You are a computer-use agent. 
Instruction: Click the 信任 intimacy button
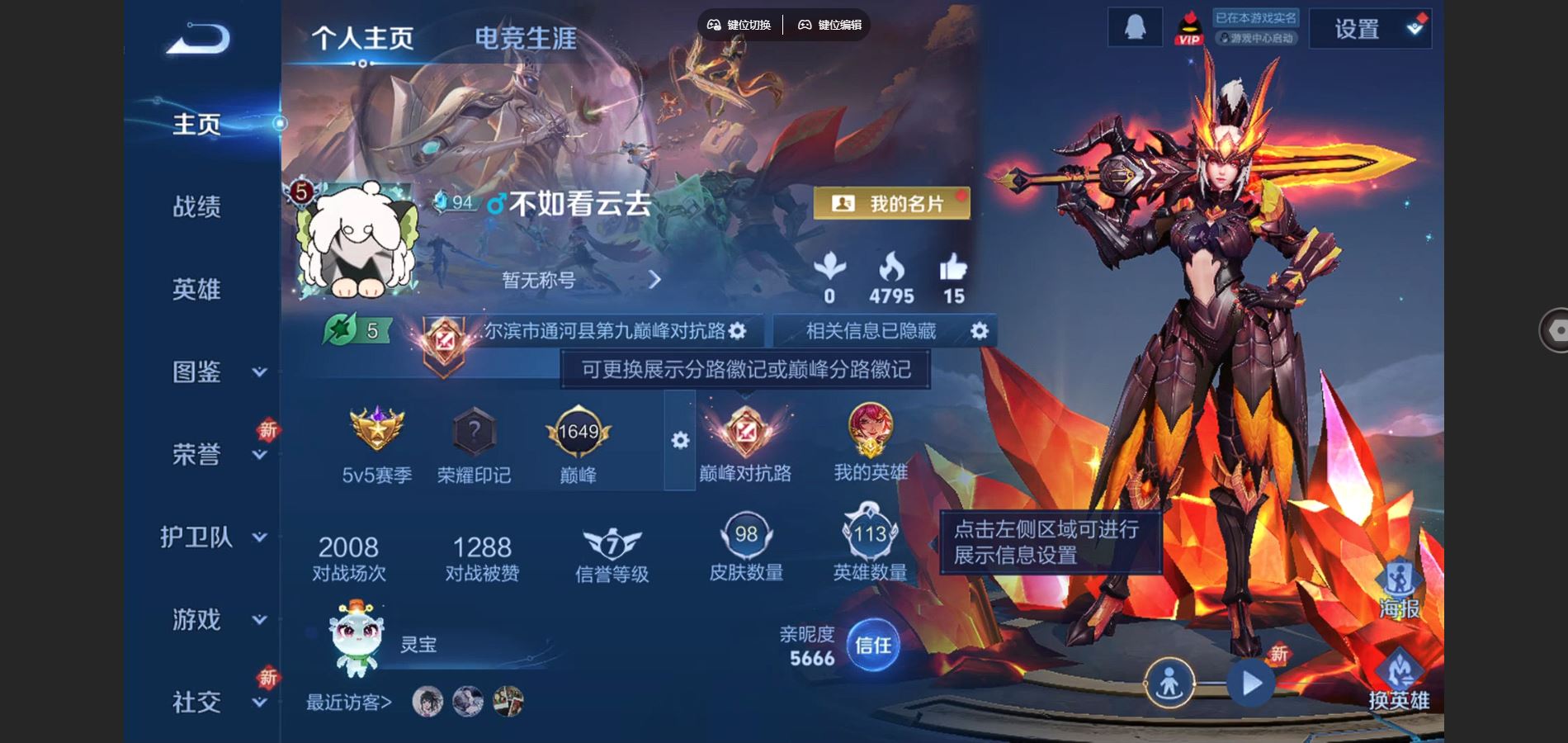872,645
